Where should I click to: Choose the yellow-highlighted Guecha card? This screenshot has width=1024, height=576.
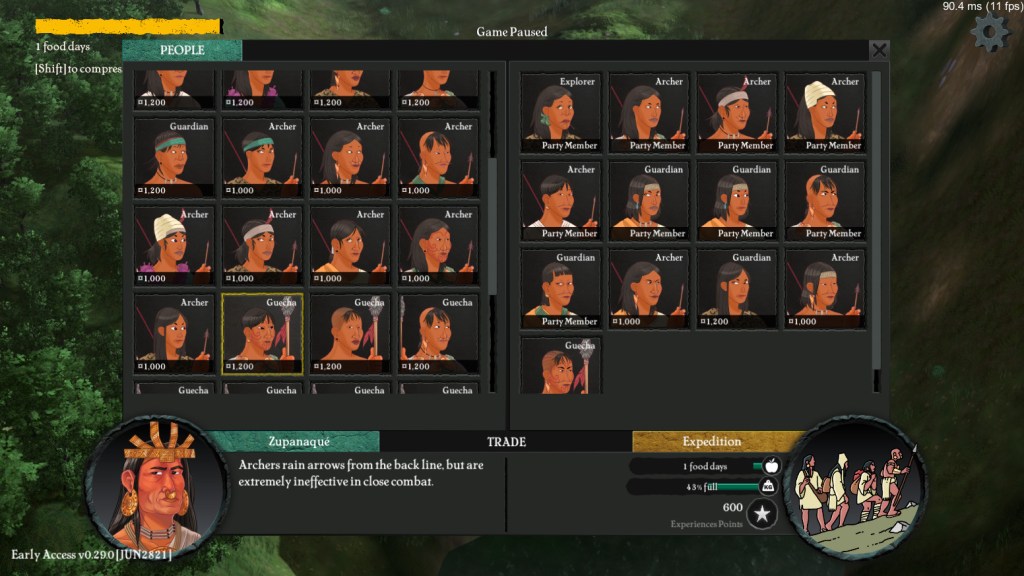click(x=262, y=333)
